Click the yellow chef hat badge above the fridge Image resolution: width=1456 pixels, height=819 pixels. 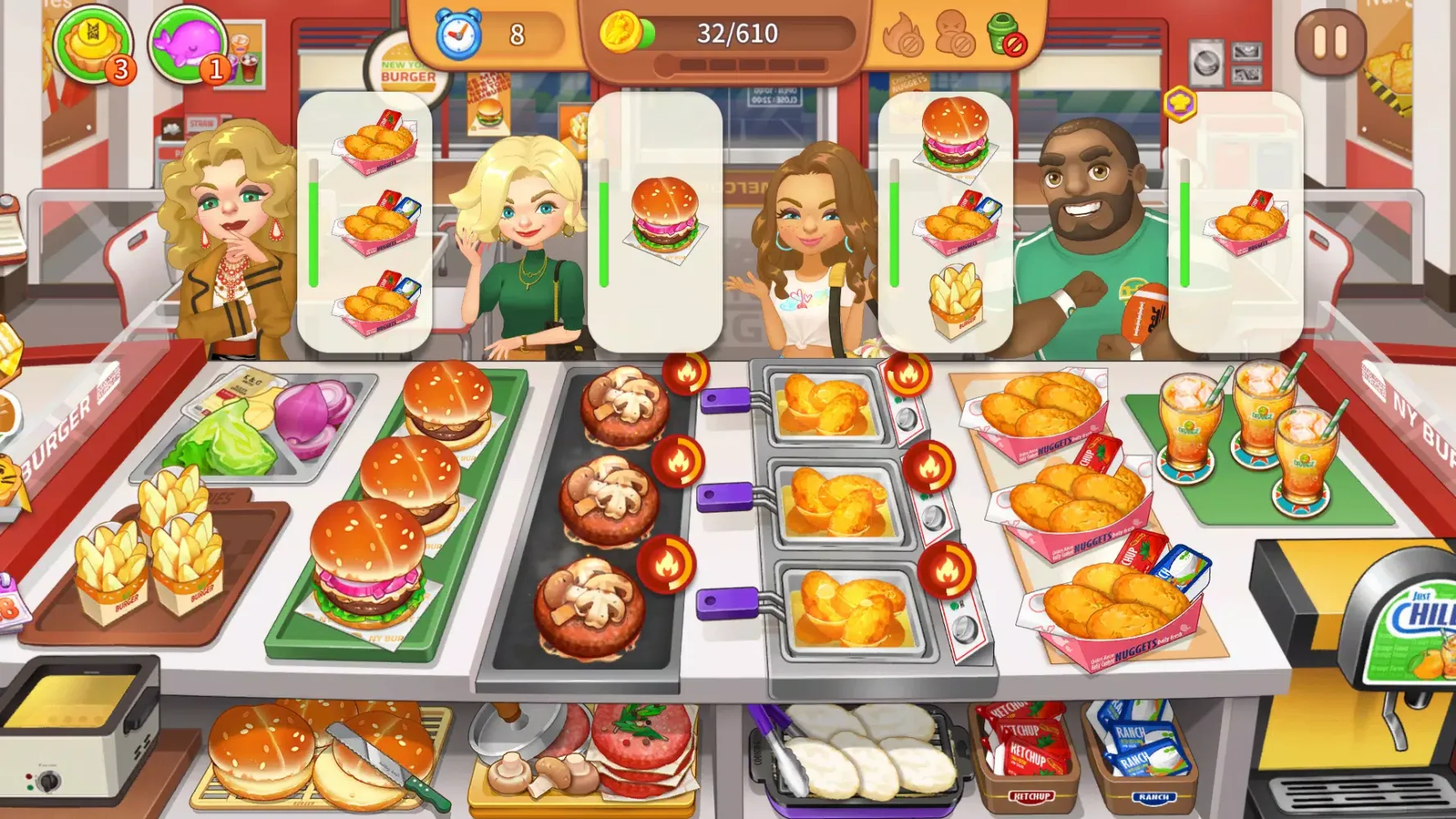pyautogui.click(x=1179, y=102)
